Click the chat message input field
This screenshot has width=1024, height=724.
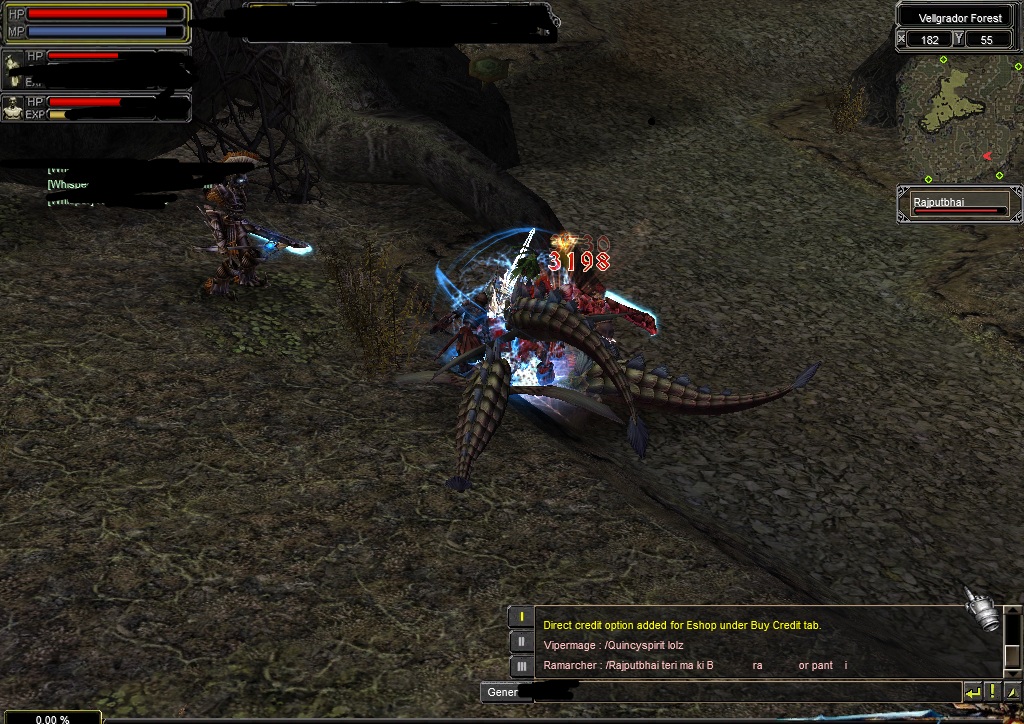pyautogui.click(x=760, y=692)
